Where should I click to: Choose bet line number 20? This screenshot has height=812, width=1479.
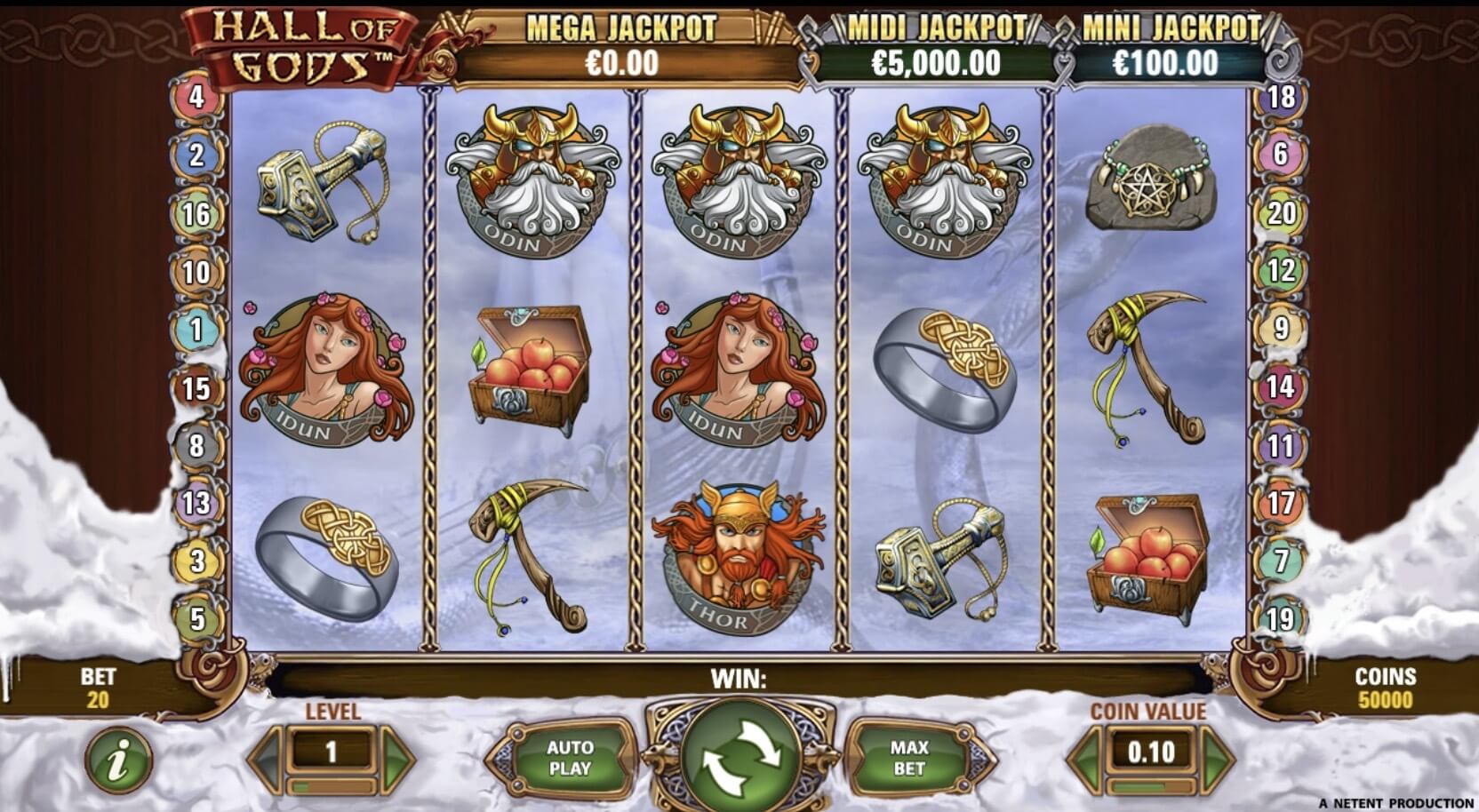coord(1281,213)
